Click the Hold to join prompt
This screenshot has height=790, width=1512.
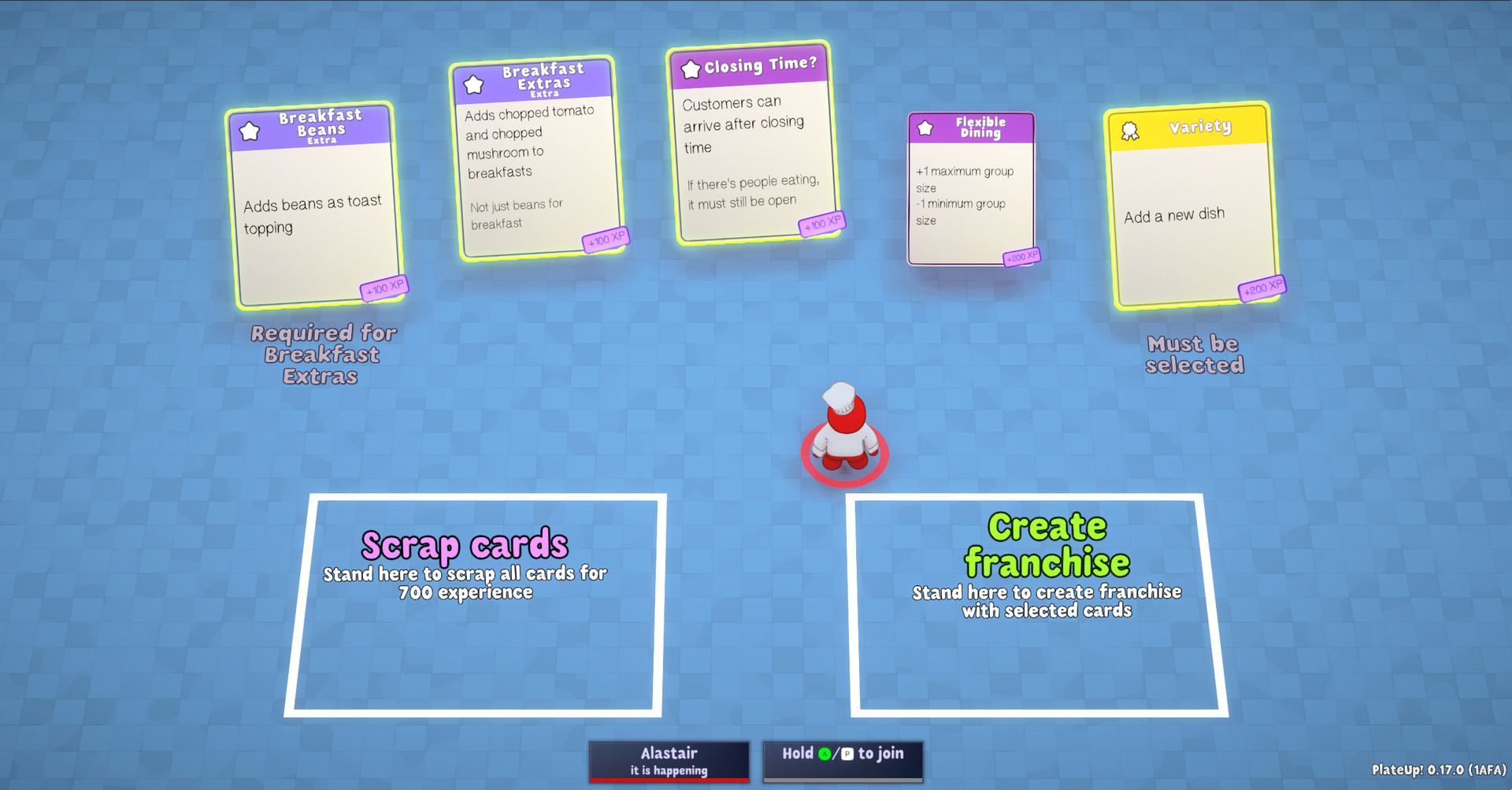point(843,757)
